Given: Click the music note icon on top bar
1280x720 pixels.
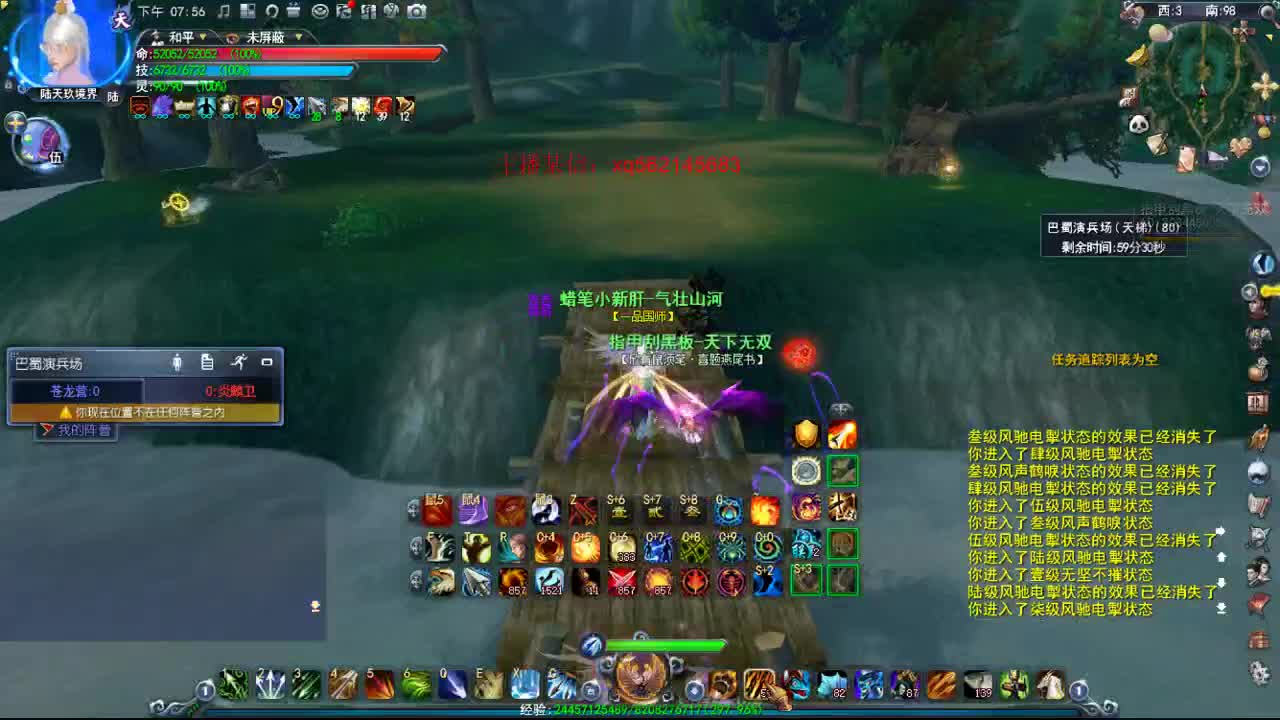Looking at the screenshot, I should pos(224,11).
